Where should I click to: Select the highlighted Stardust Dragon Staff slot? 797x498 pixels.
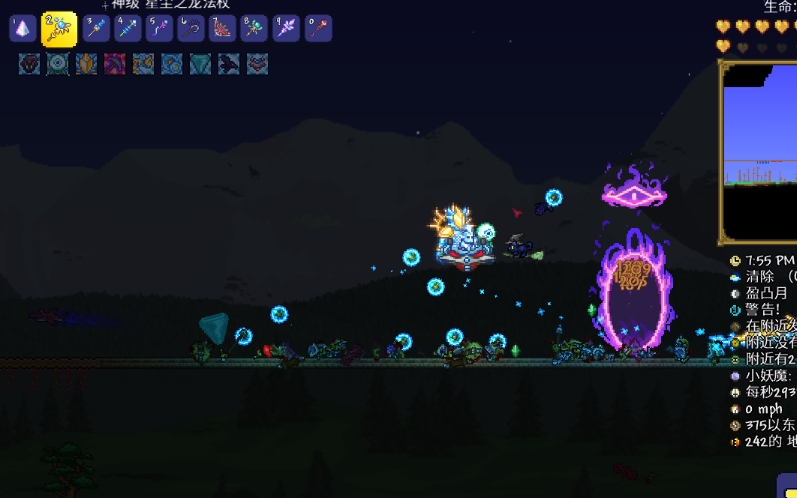click(59, 29)
